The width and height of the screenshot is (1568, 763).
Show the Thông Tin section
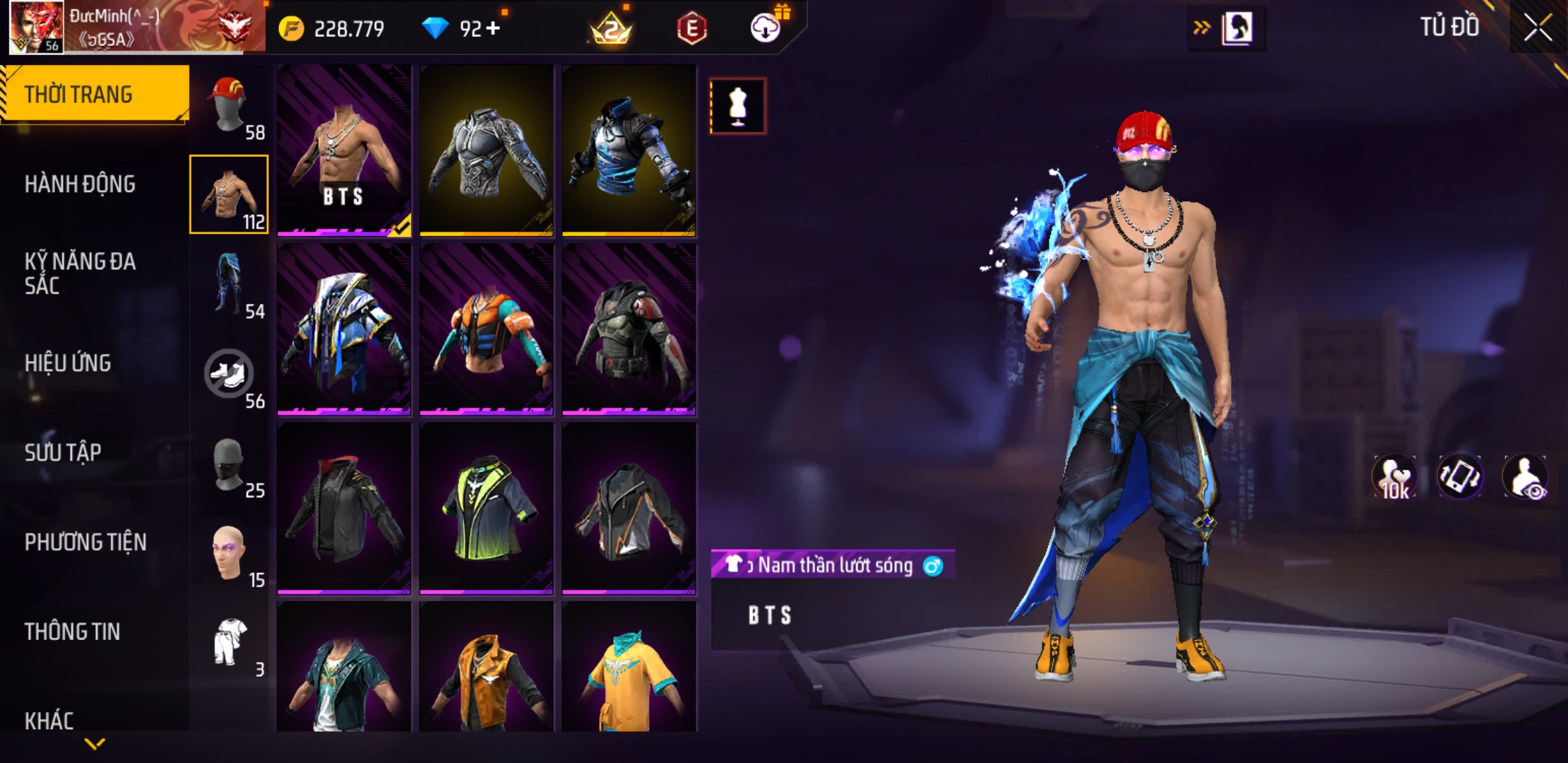click(72, 632)
